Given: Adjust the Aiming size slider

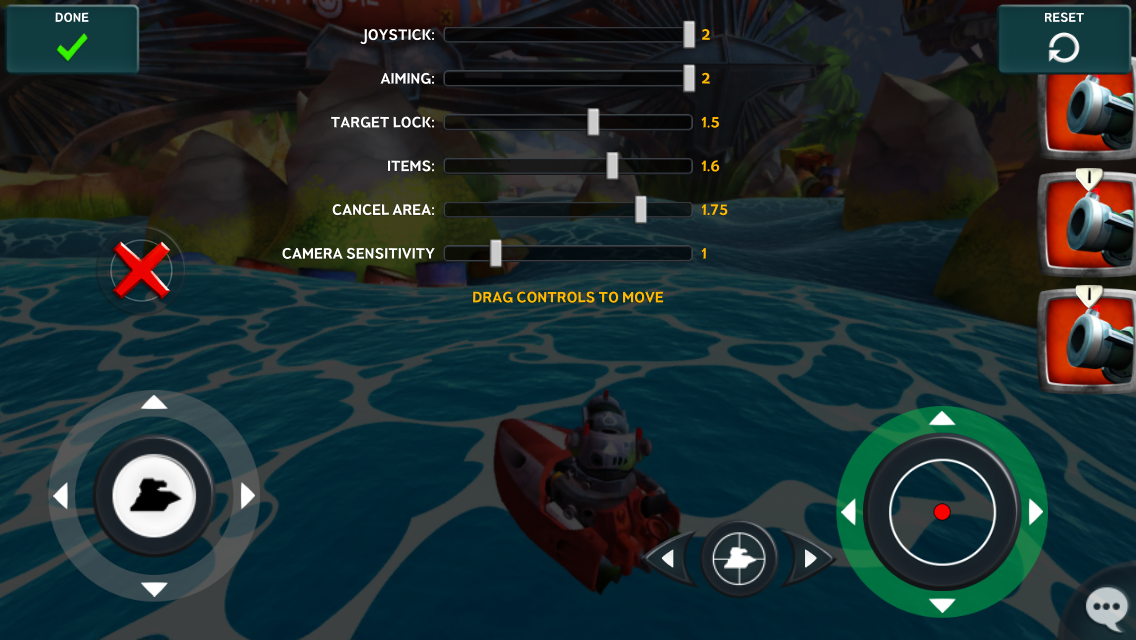Looking at the screenshot, I should click(689, 78).
